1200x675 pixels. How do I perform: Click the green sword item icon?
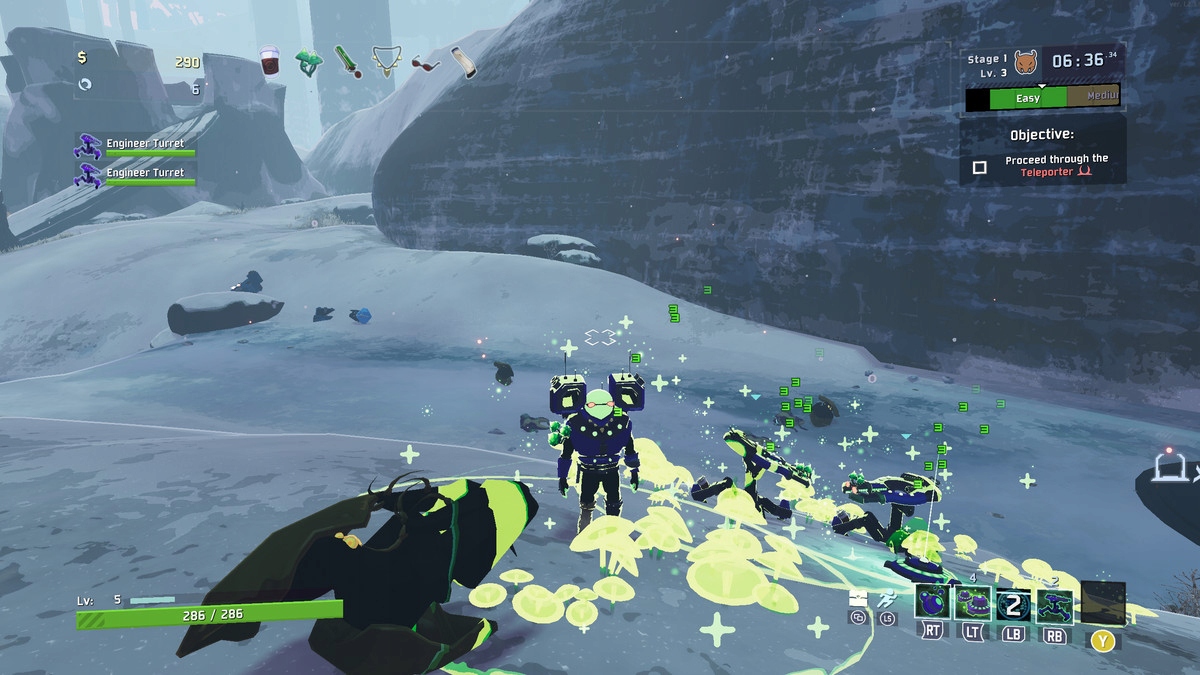click(x=346, y=61)
